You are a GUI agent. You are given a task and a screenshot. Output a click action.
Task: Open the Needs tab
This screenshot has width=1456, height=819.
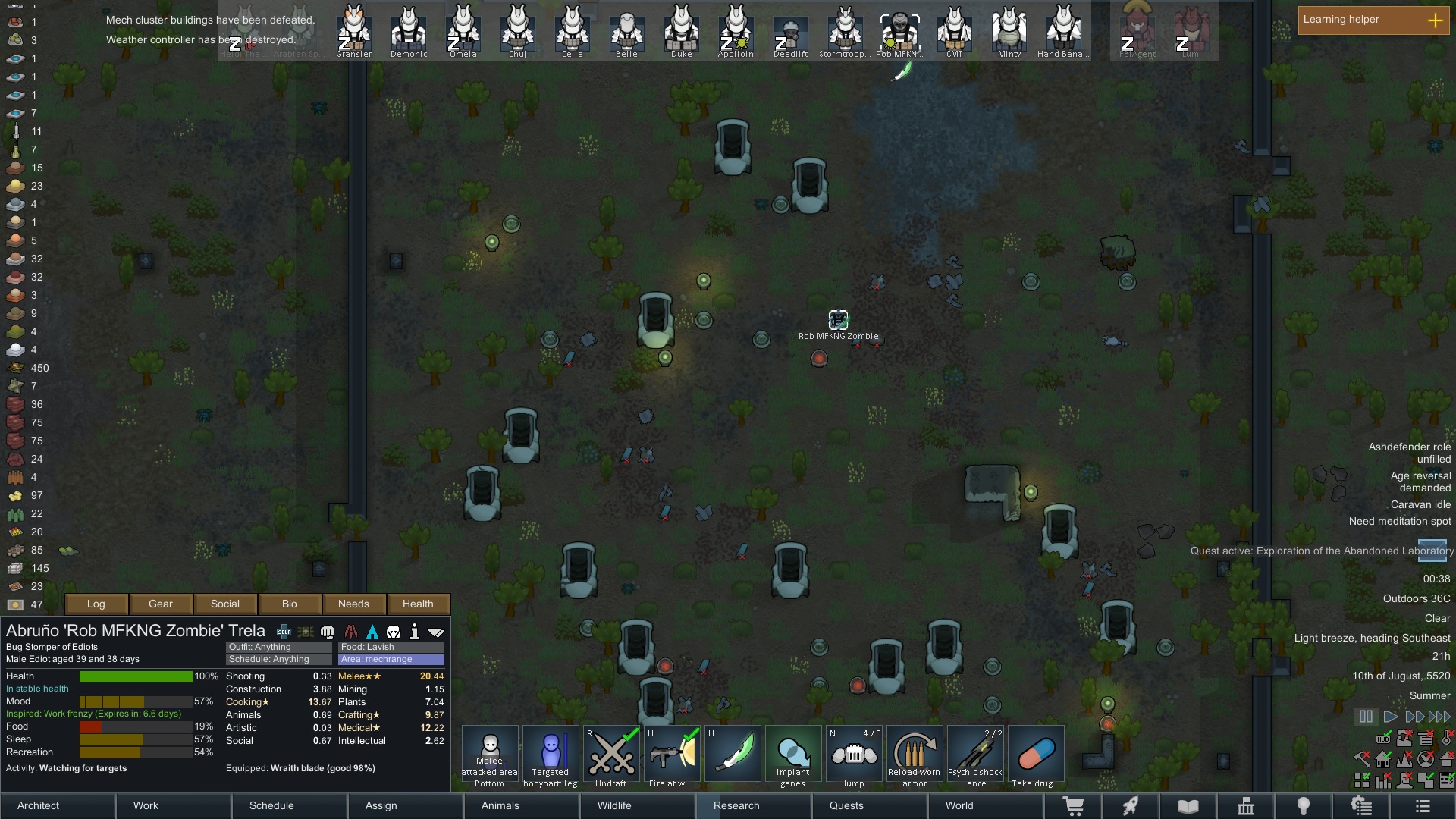(x=353, y=604)
